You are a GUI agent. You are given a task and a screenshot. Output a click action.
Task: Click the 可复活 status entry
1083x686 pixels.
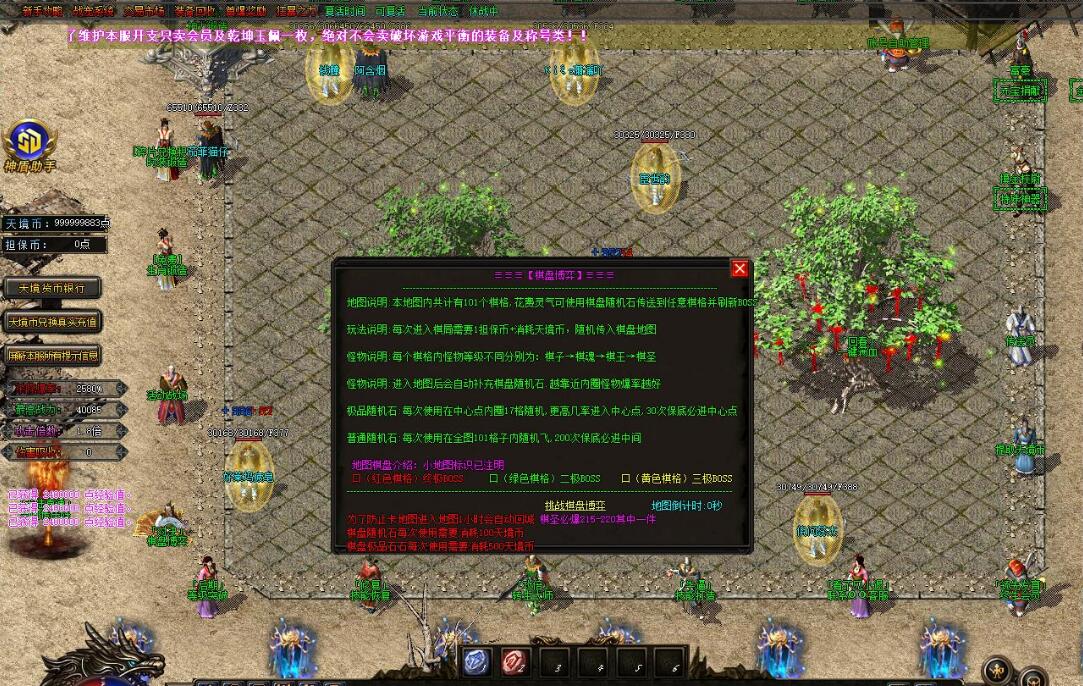tap(390, 12)
